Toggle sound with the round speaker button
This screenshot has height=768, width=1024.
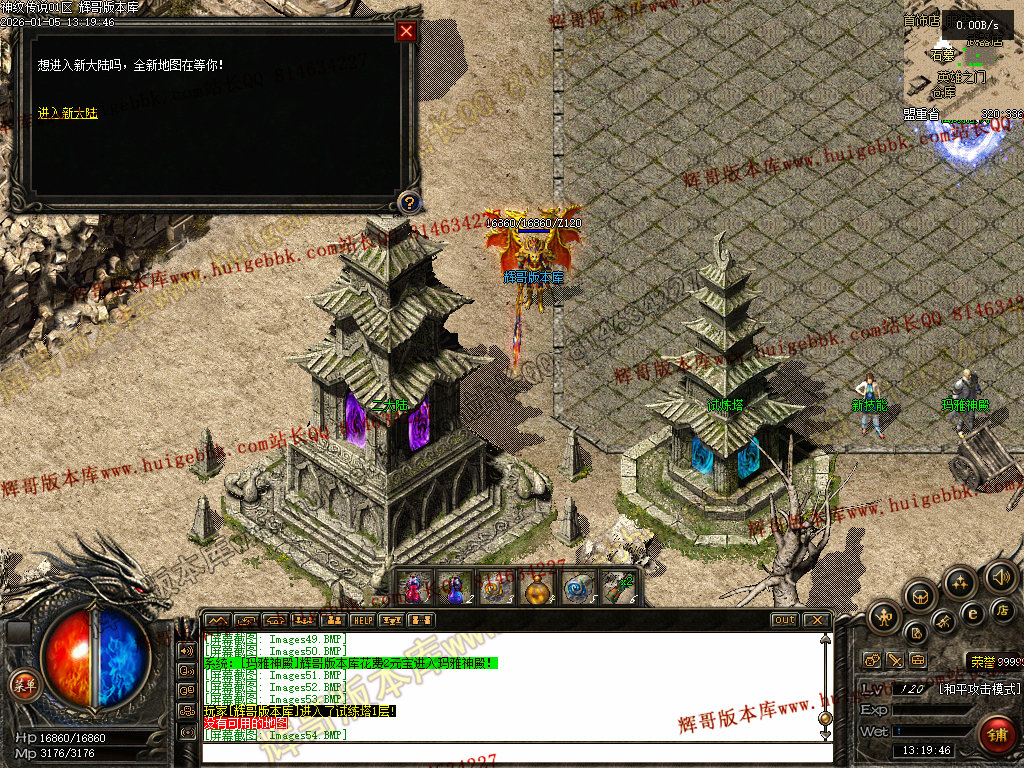pyautogui.click(x=1000, y=576)
